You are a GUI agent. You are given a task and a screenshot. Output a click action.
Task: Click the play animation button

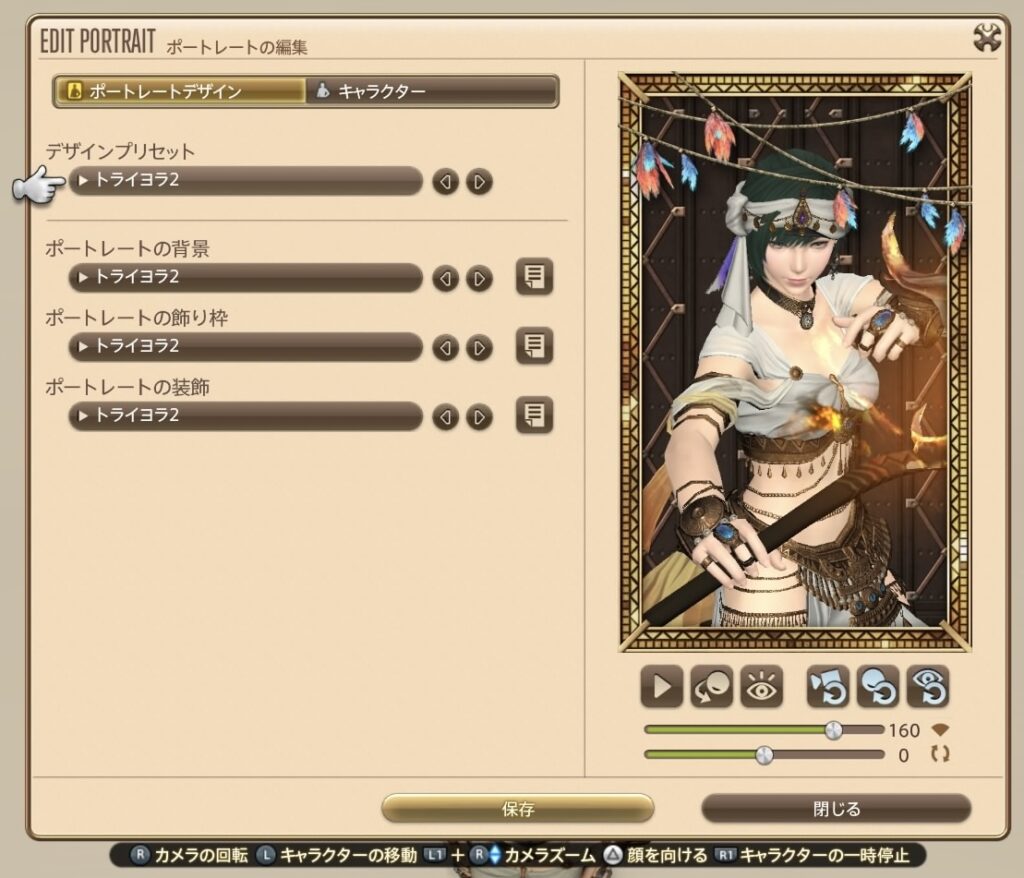(662, 687)
